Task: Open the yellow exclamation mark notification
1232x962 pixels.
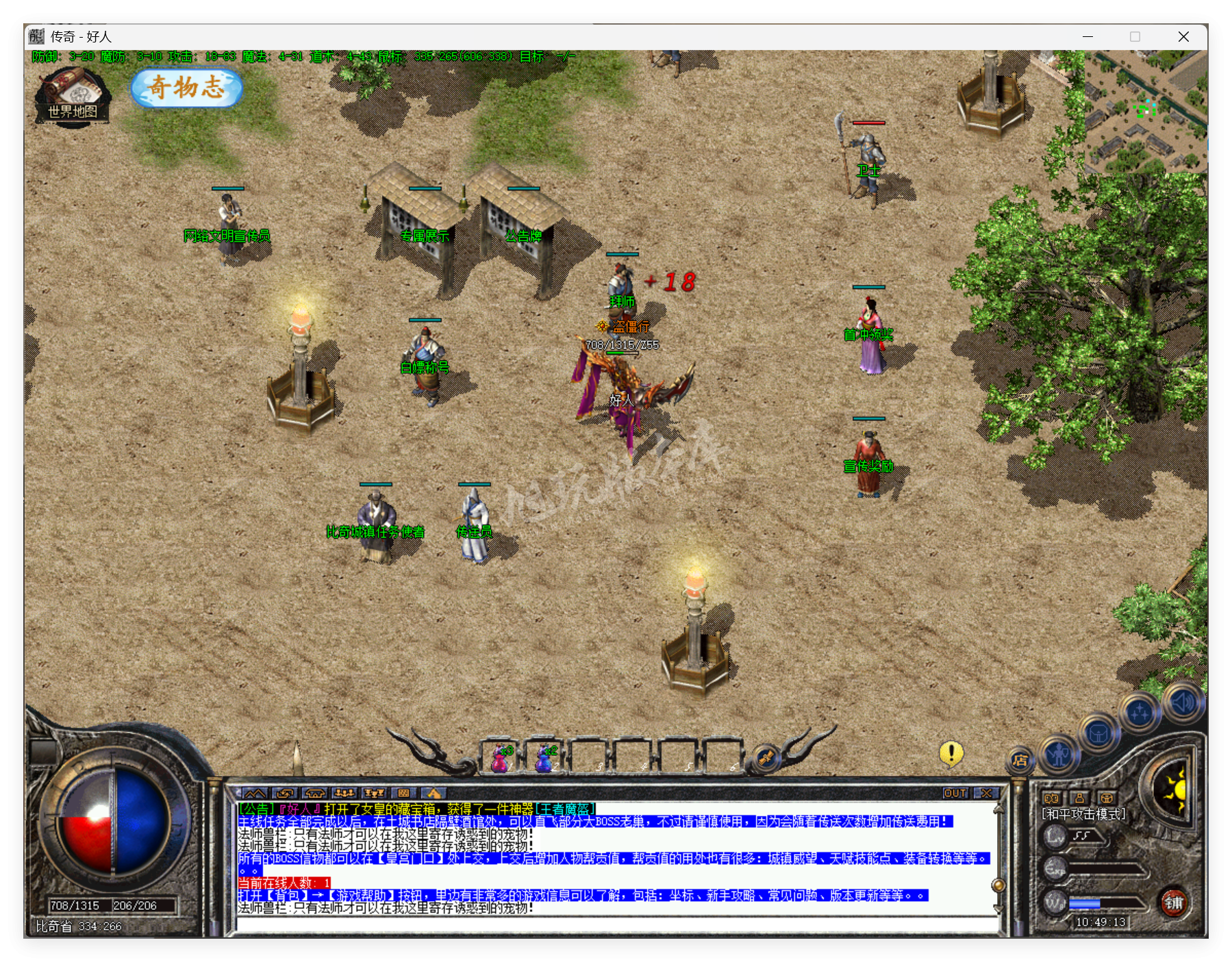Action: [951, 754]
